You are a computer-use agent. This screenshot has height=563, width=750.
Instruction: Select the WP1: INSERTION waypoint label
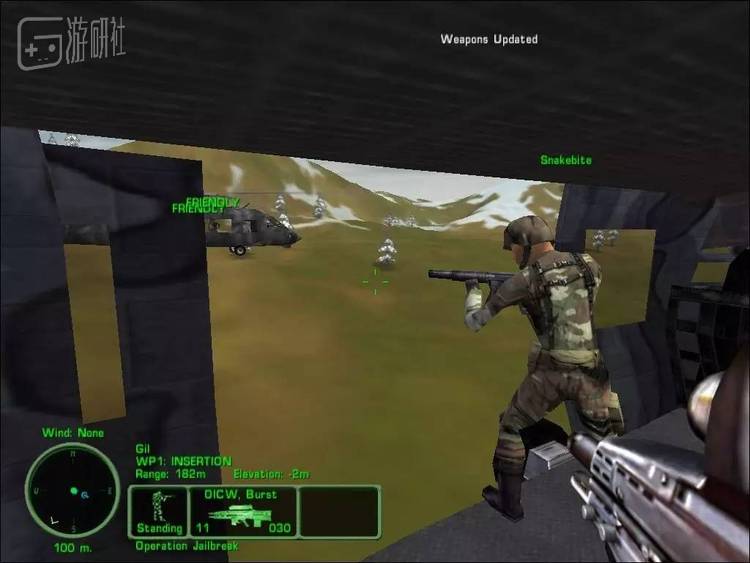coord(184,461)
